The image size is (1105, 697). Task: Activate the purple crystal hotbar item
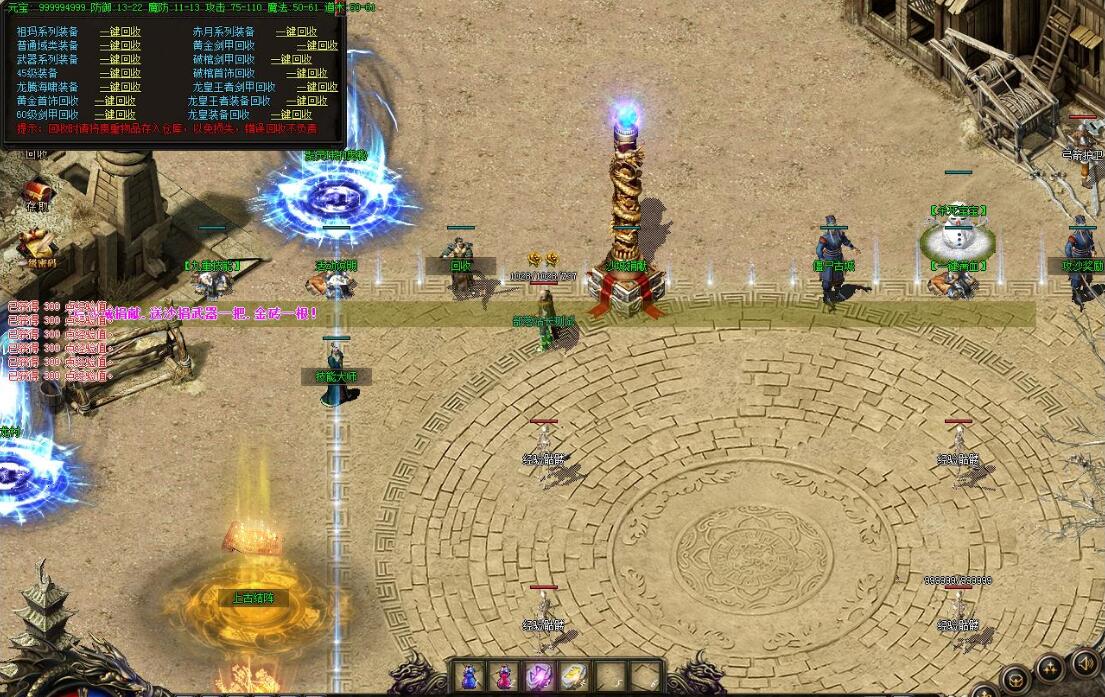pos(538,676)
